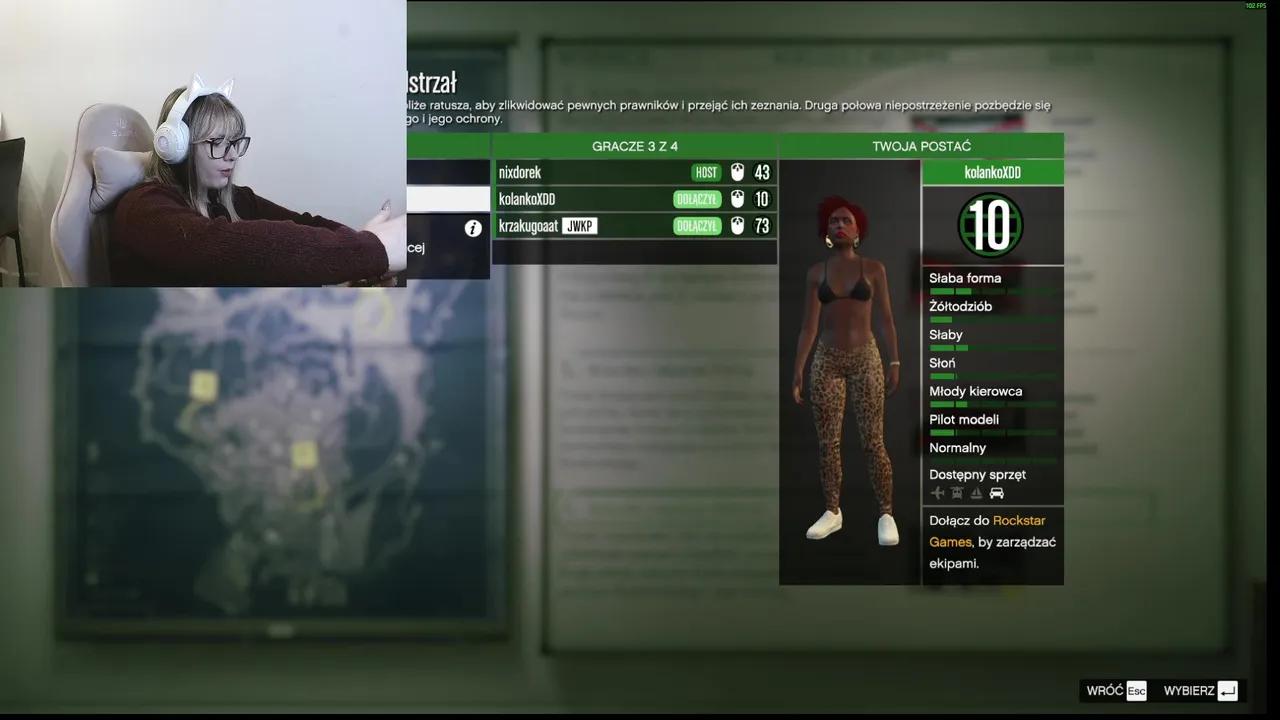Open the Rockstar Games link
The height and width of the screenshot is (720, 1280).
1018,520
